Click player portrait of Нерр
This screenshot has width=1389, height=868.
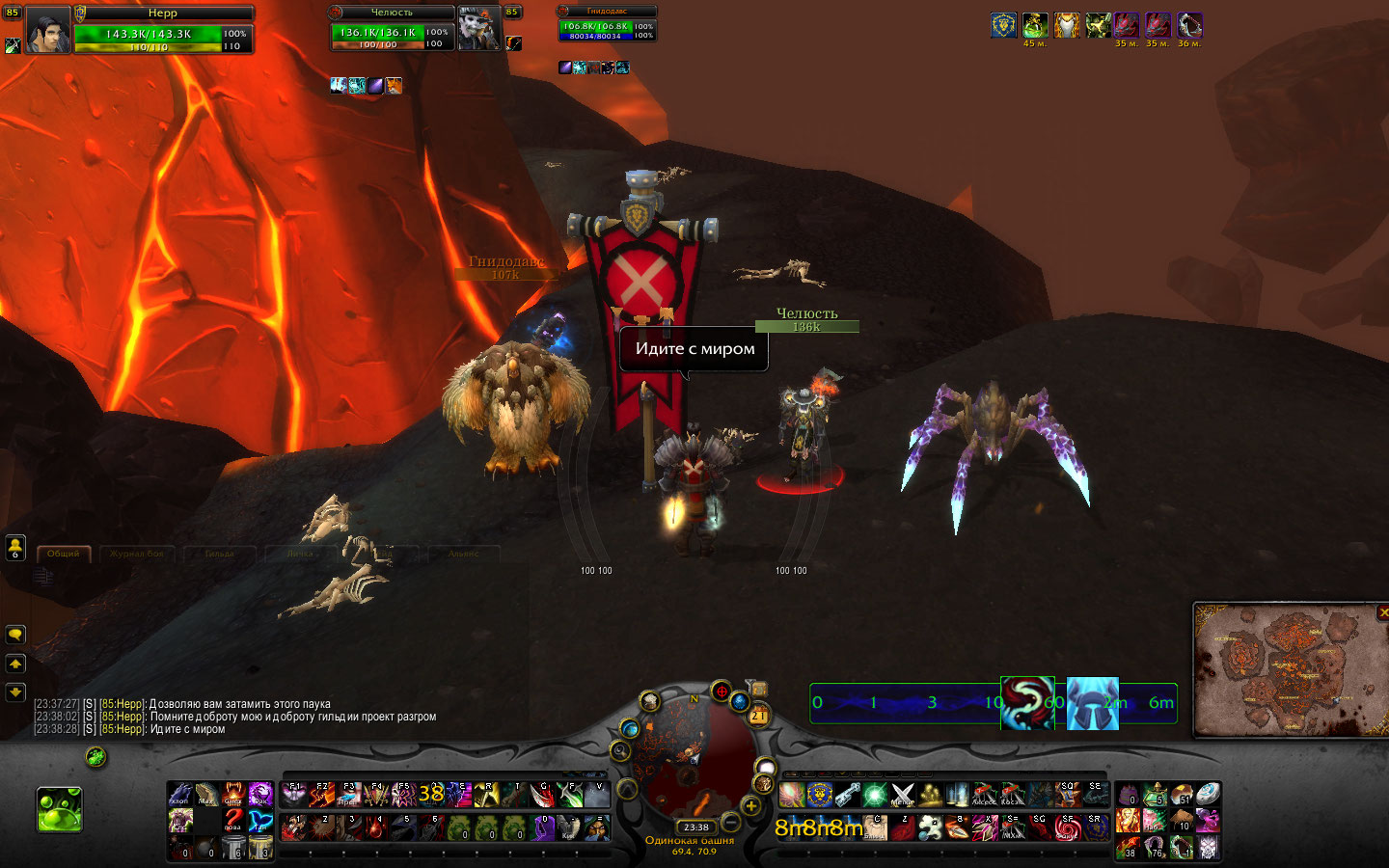pos(47,29)
